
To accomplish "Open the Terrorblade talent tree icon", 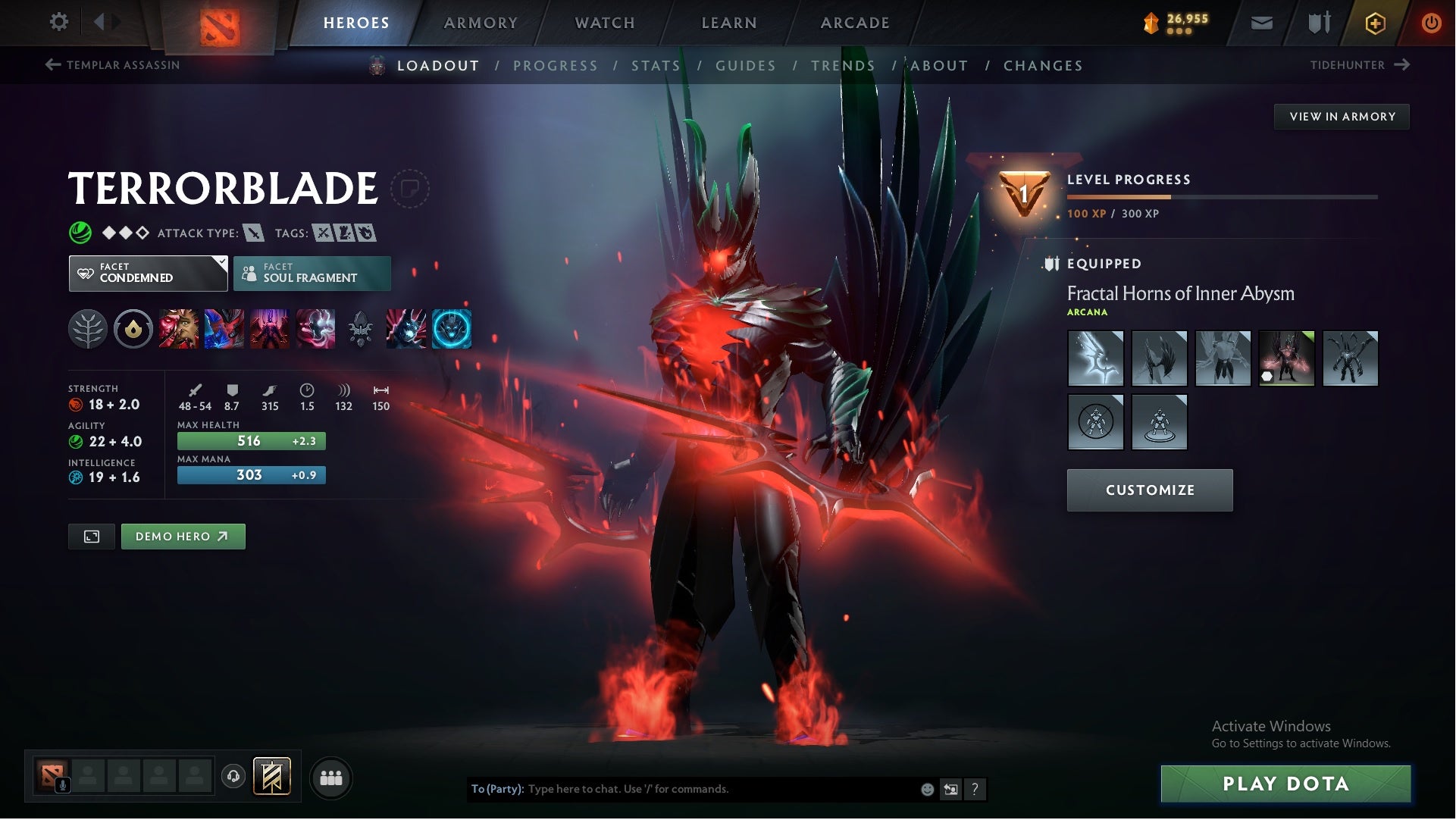I will [x=89, y=328].
